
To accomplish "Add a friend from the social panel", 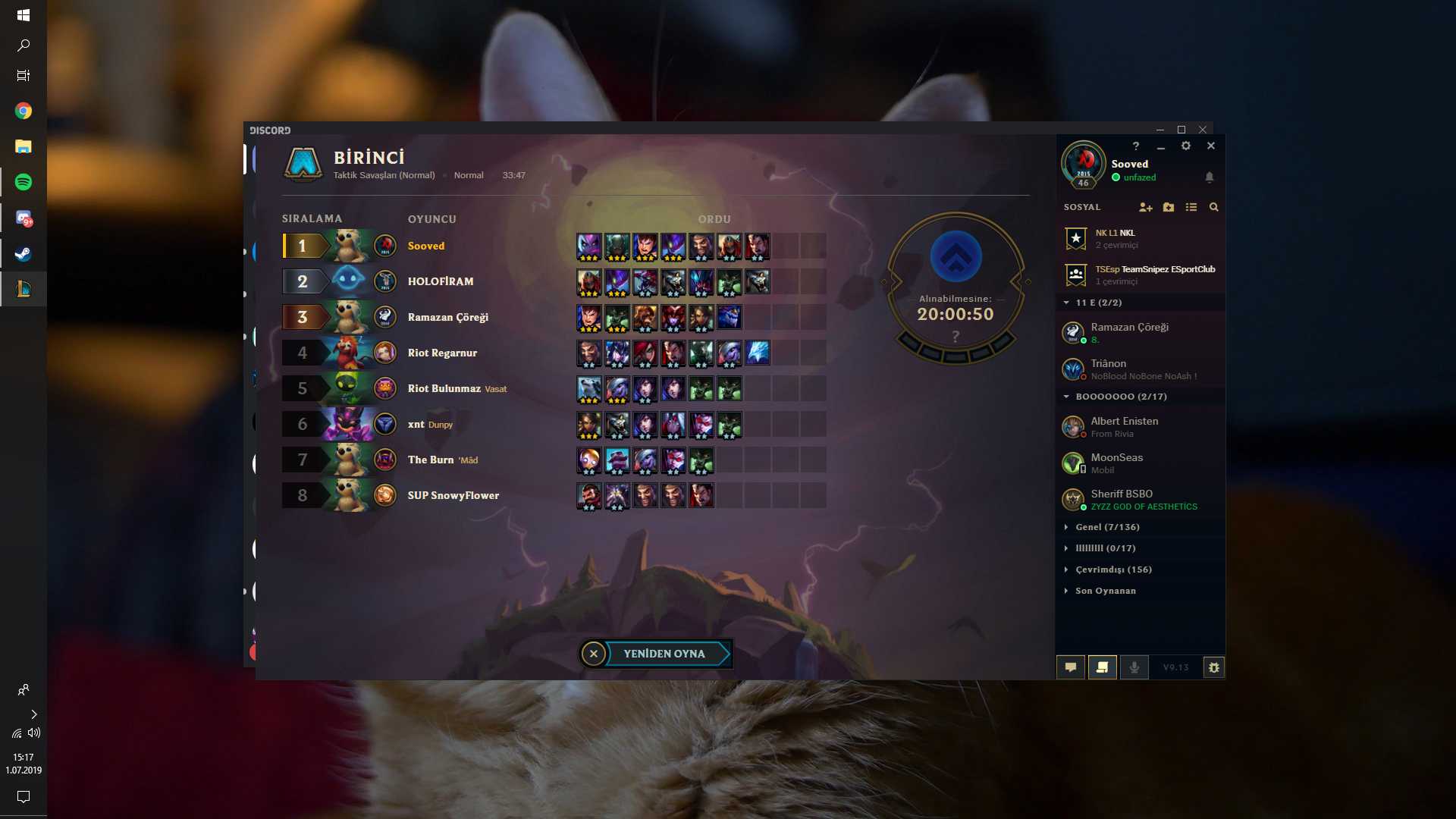I will pyautogui.click(x=1145, y=207).
